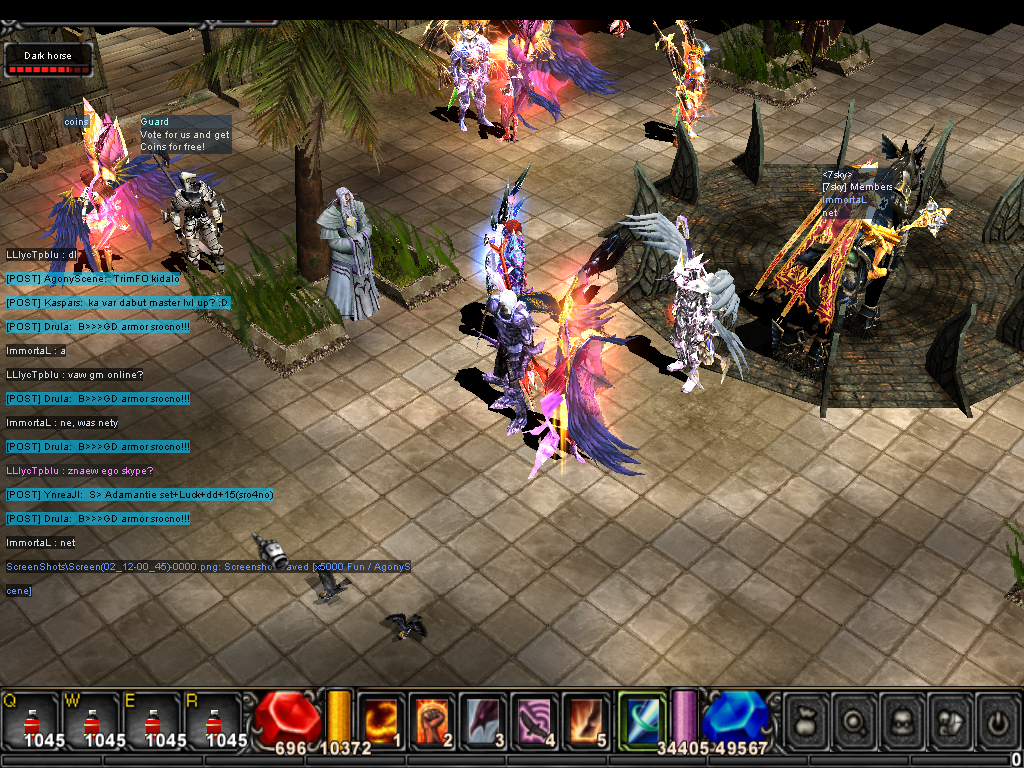Click the magnifying glass menu button
This screenshot has width=1024, height=768.
pyautogui.click(x=855, y=720)
